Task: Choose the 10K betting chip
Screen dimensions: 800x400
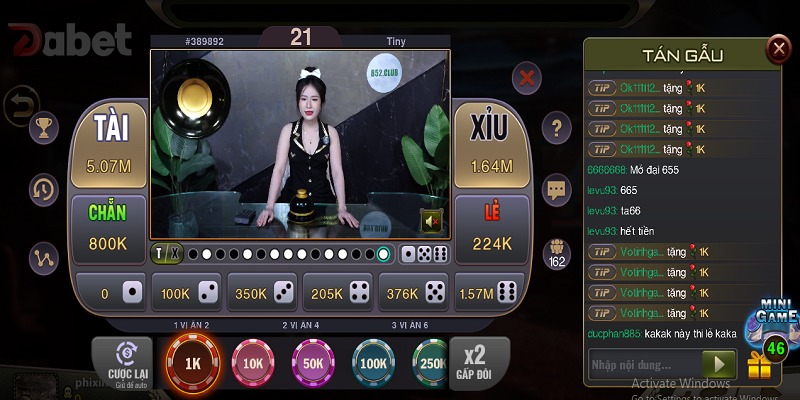Action: (x=254, y=364)
